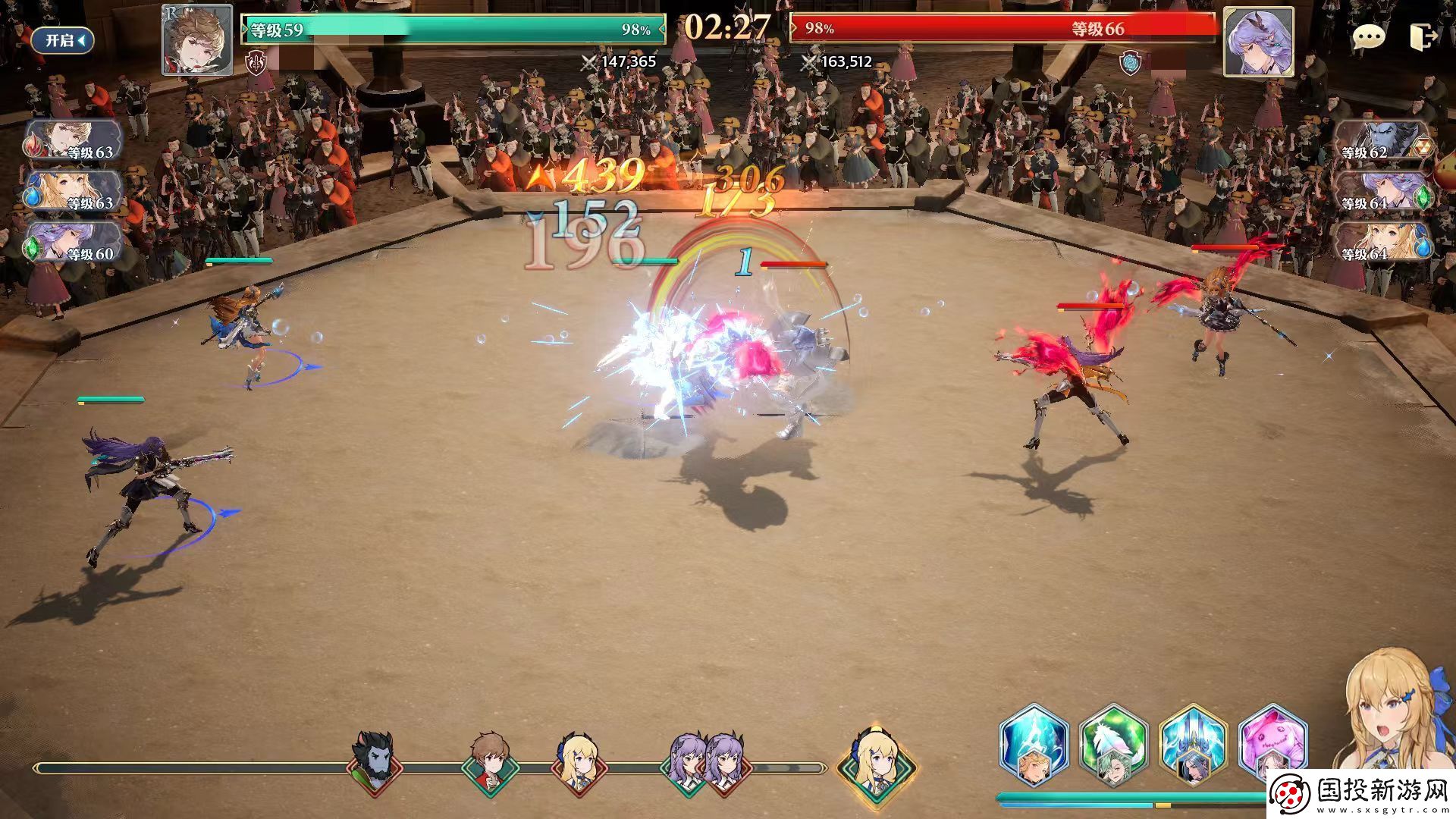Viewport: 1456px width, 819px height.
Task: Click the opponent's teal shield emblem
Action: [1130, 63]
